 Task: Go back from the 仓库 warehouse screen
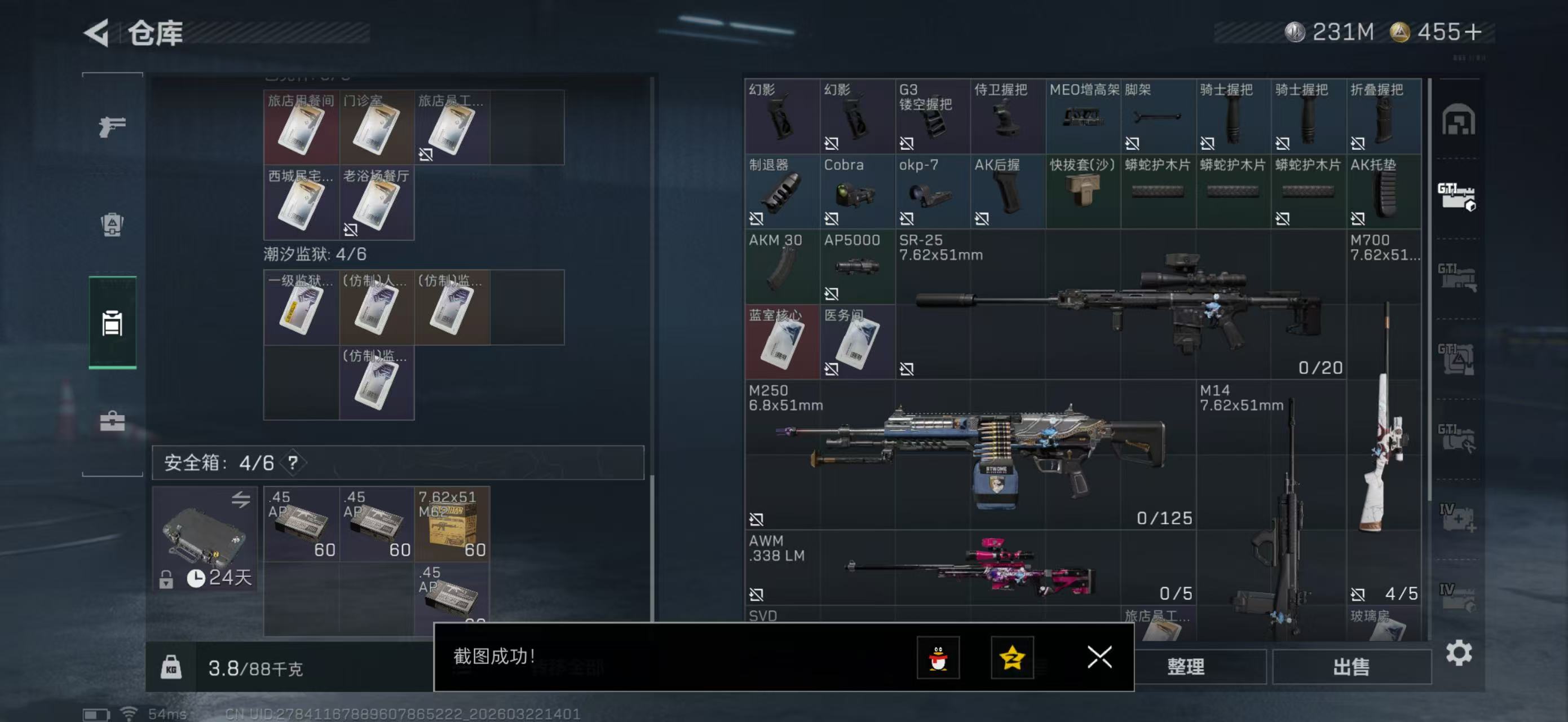[98, 32]
